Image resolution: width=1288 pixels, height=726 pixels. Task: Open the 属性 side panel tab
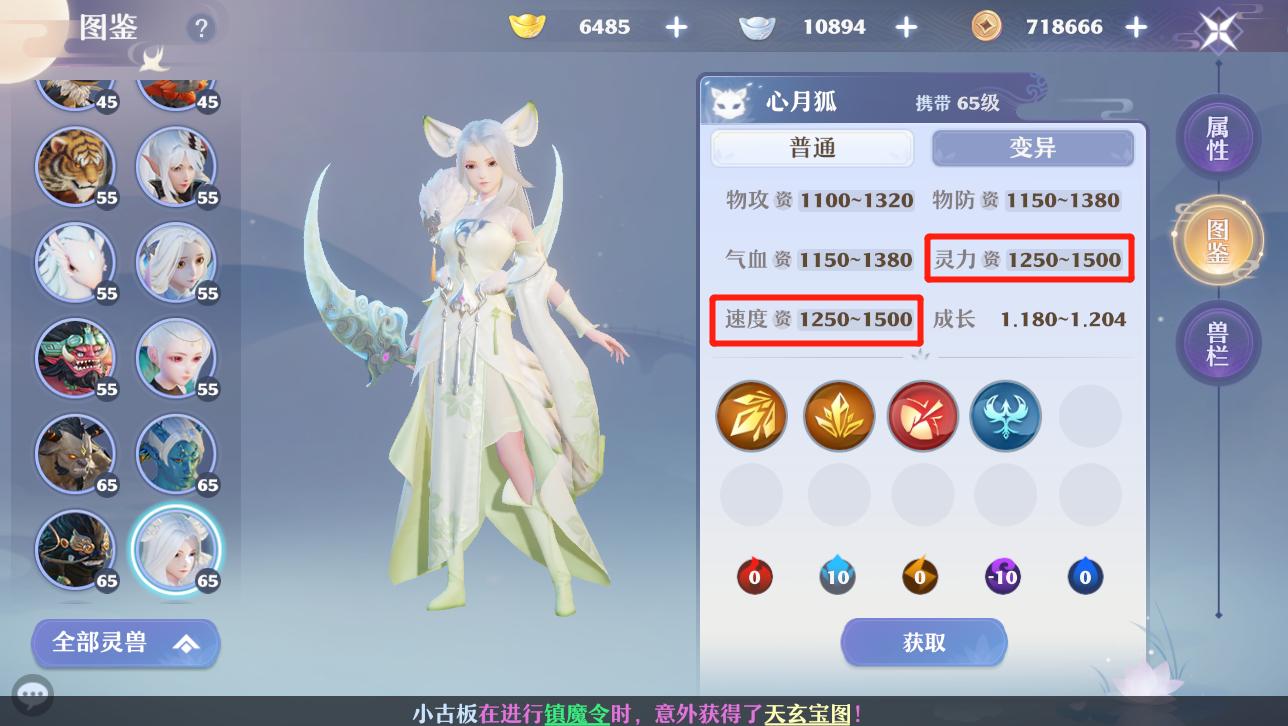pos(1218,137)
